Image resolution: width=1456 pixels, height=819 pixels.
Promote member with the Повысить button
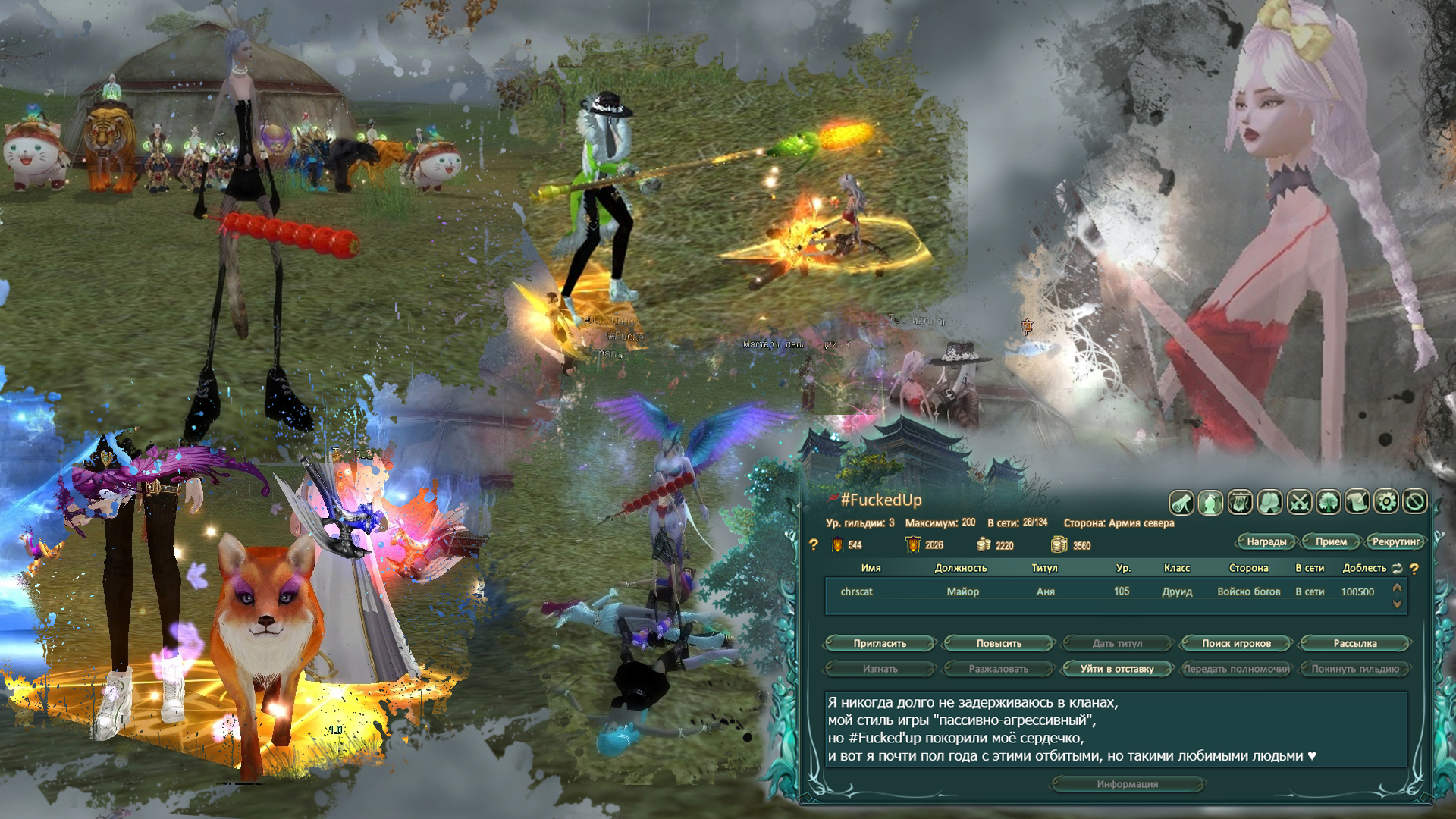(999, 643)
